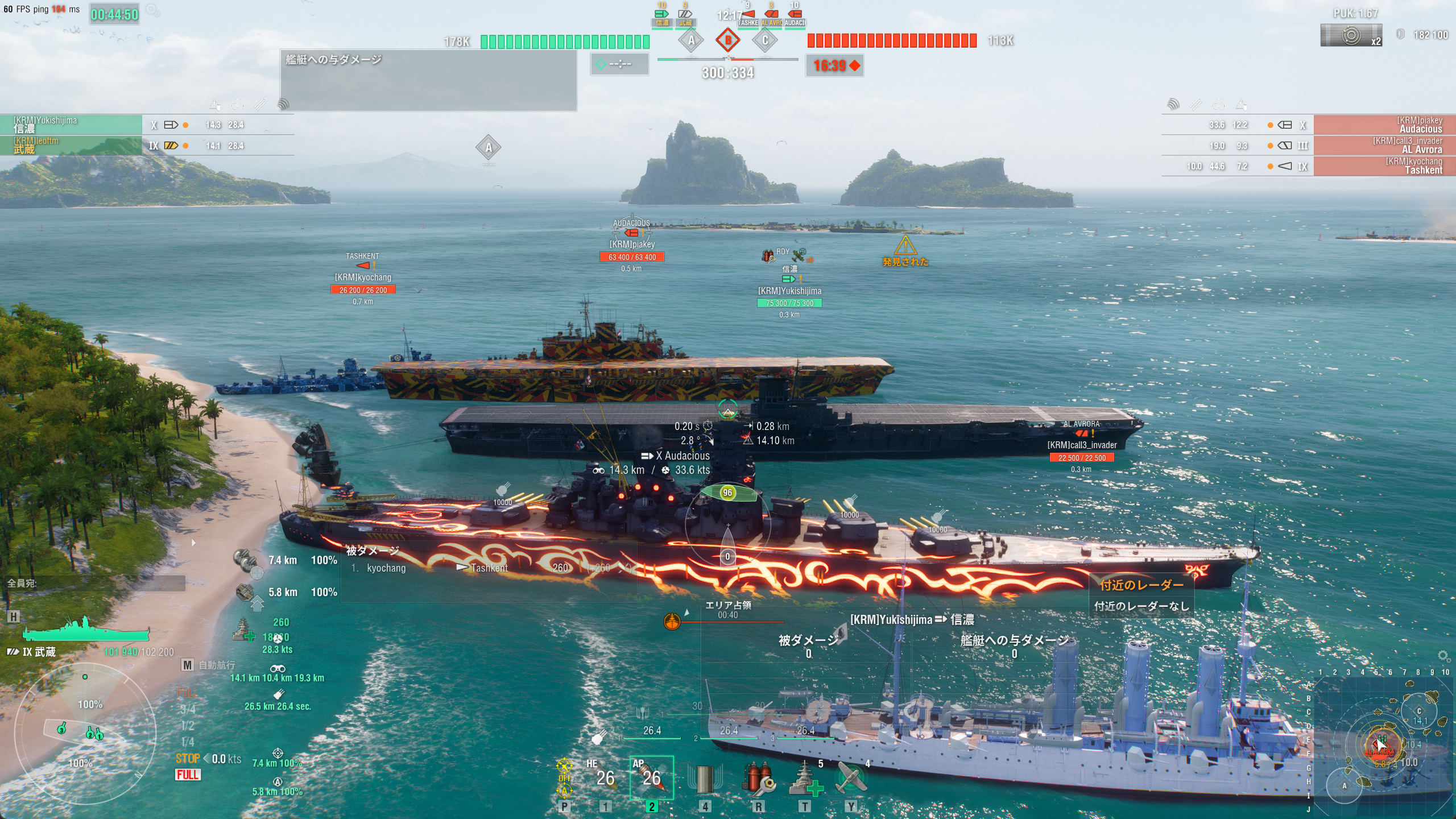The height and width of the screenshot is (819, 1456).
Task: Select capture point A on the minimap
Action: [1345, 786]
